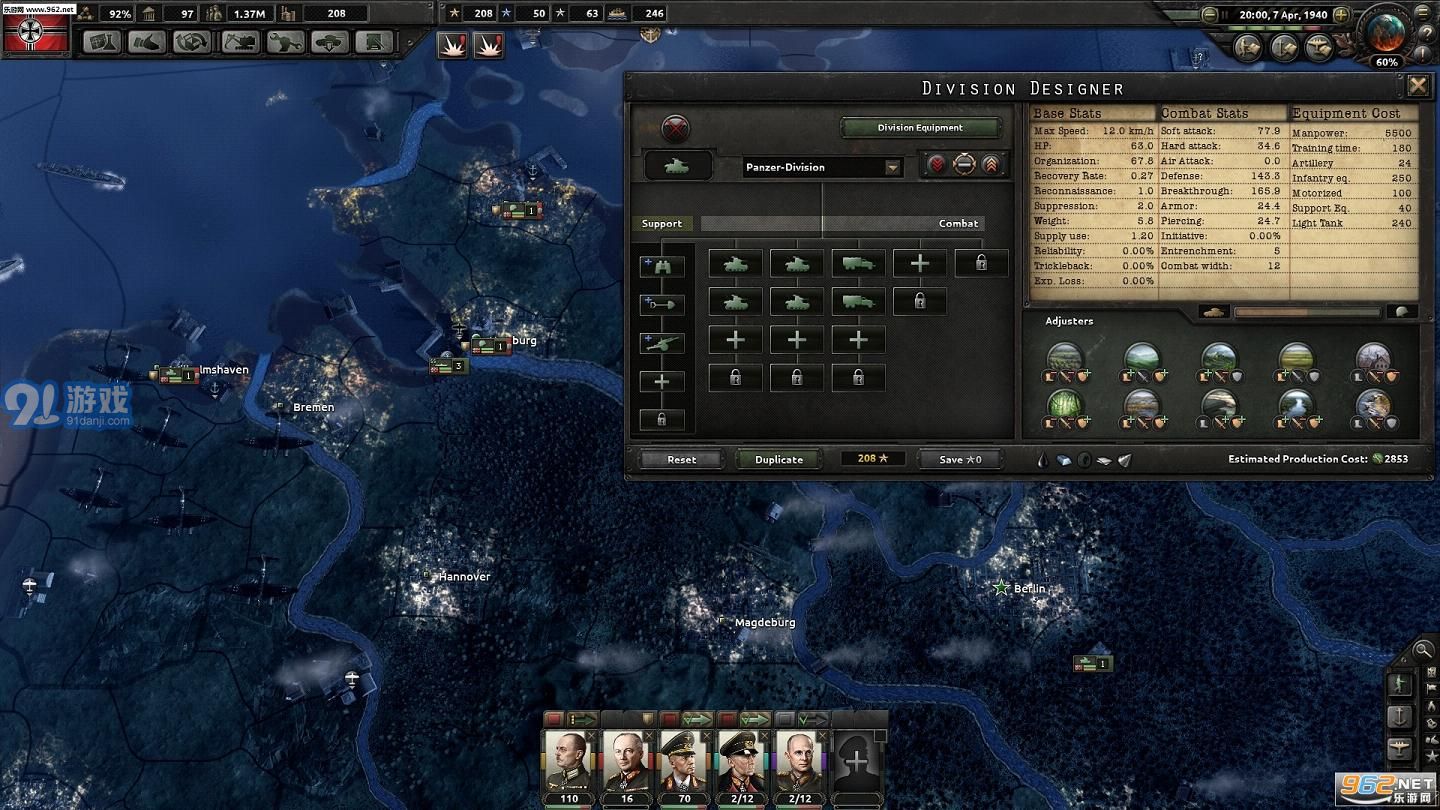Expand the Panzer-Division name dropdown
1440x810 pixels.
pos(892,168)
